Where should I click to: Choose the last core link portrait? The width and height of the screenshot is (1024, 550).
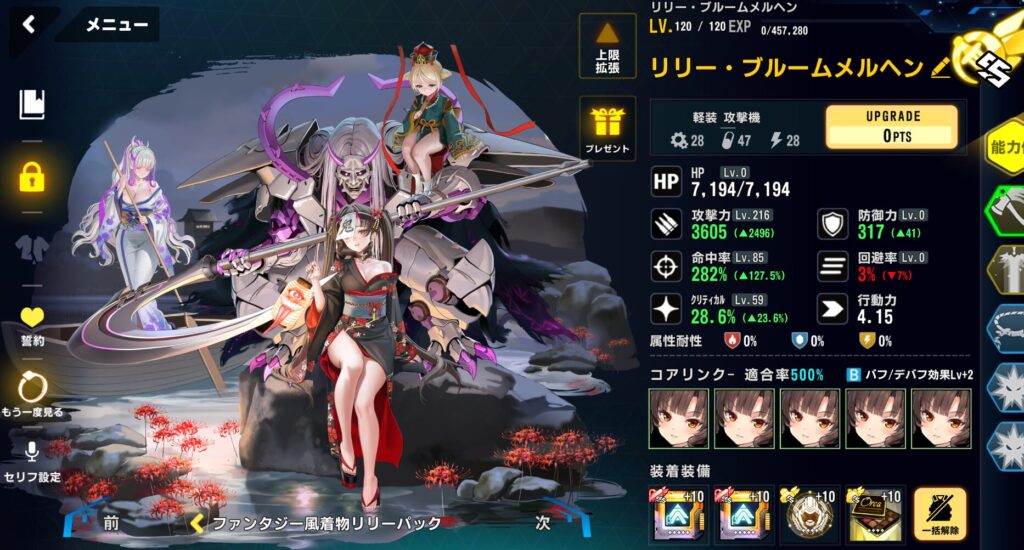[x=940, y=417]
